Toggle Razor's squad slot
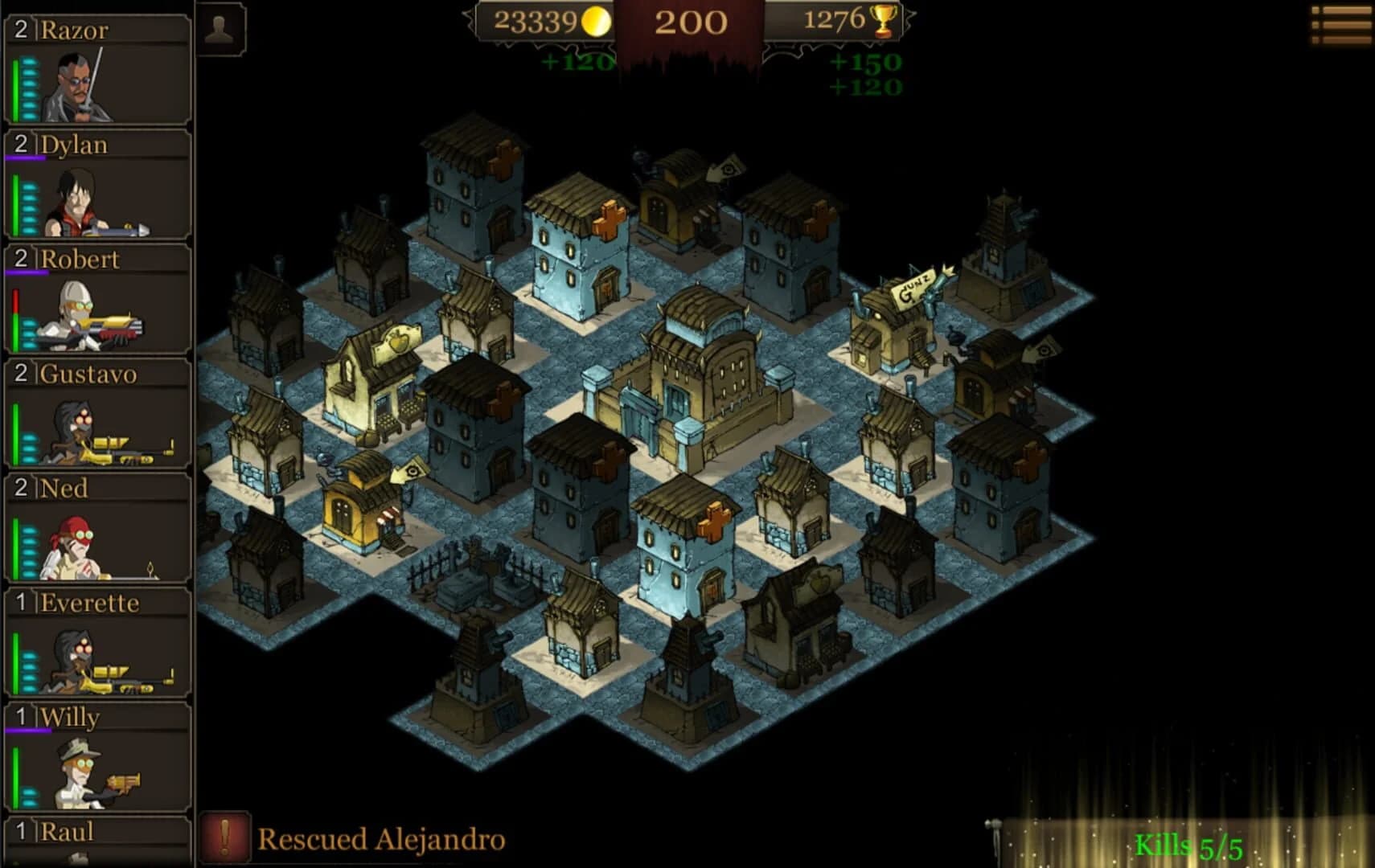Image resolution: width=1375 pixels, height=868 pixels. (x=96, y=76)
